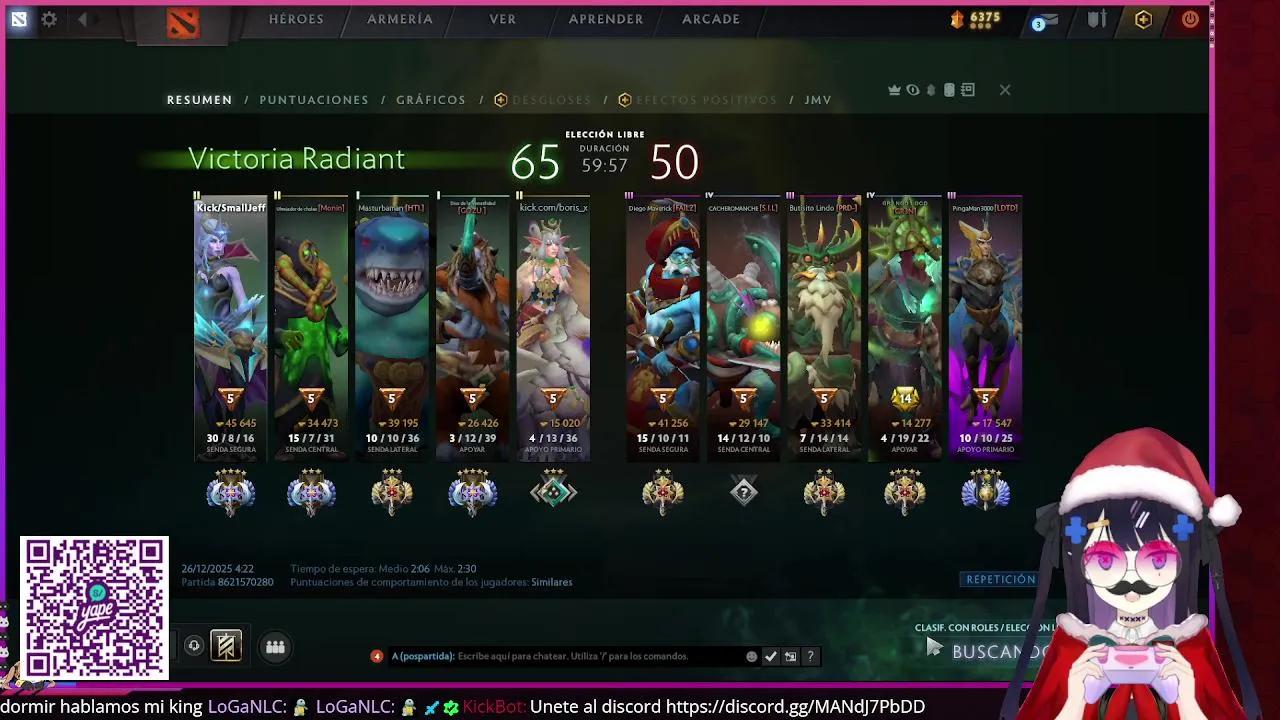Toggle the spectate eye icon on the match panel

tap(912, 89)
